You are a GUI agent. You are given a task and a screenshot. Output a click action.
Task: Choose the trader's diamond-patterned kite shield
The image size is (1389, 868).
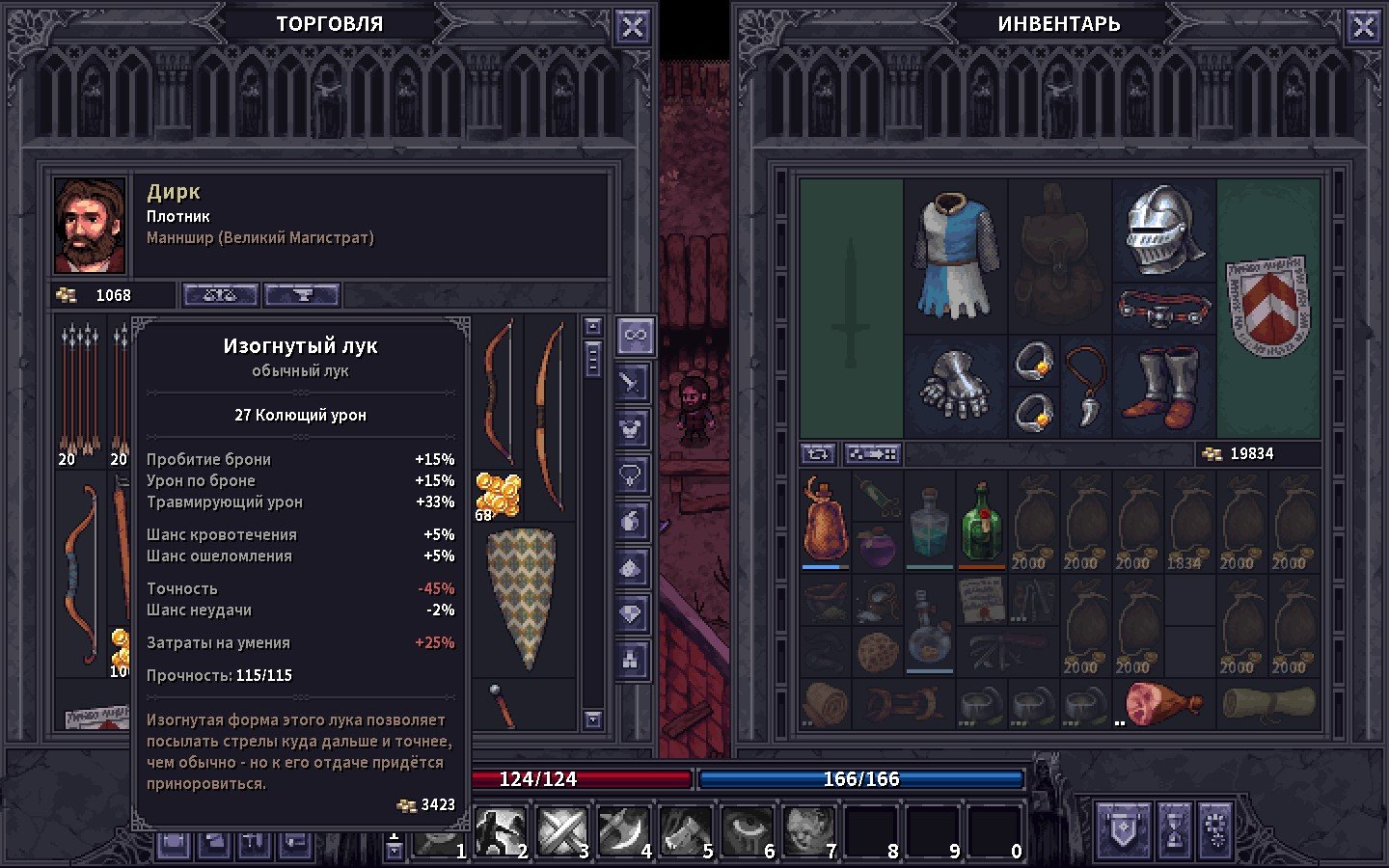click(522, 596)
